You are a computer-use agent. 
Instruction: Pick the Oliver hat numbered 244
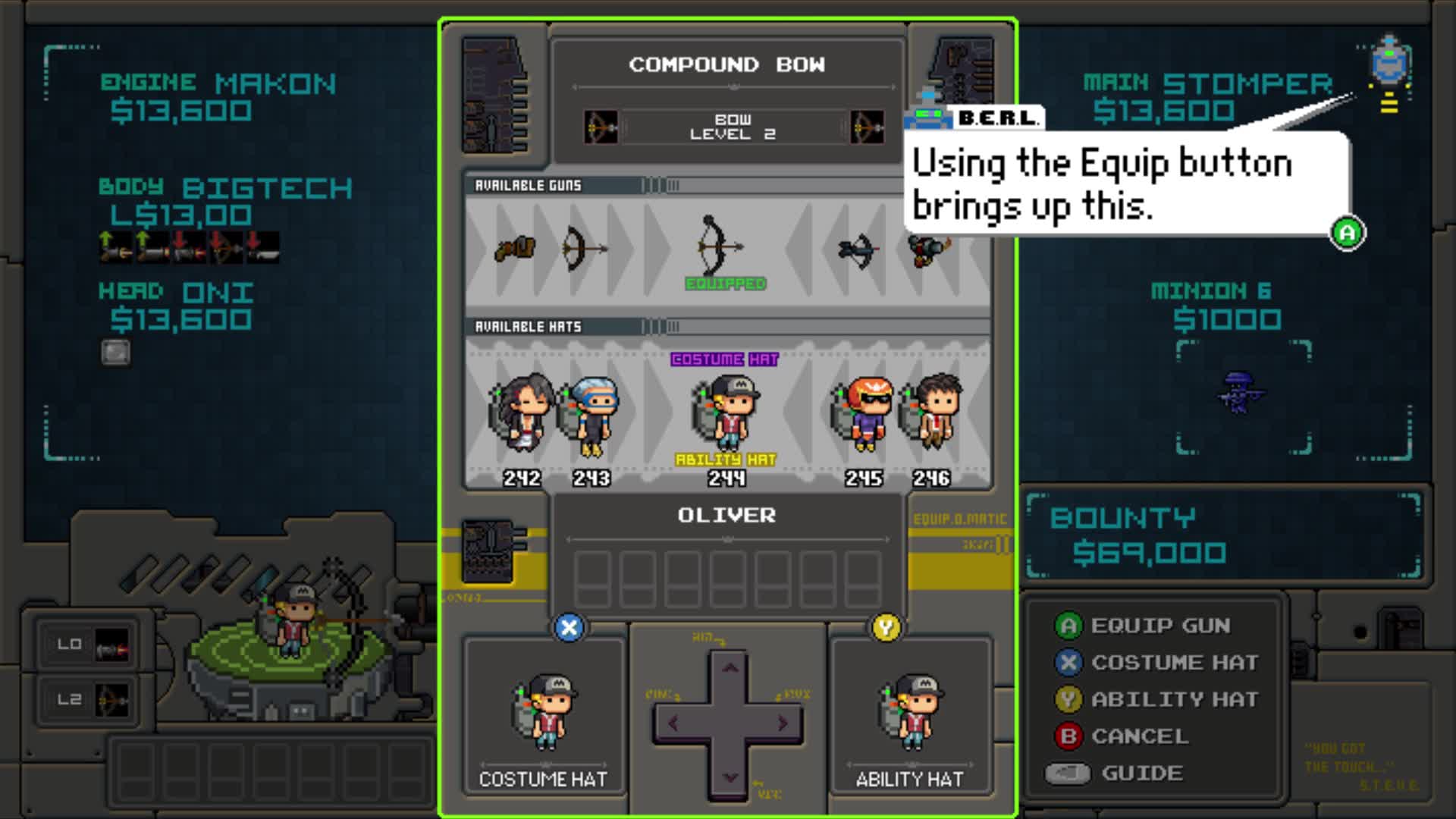pyautogui.click(x=726, y=413)
